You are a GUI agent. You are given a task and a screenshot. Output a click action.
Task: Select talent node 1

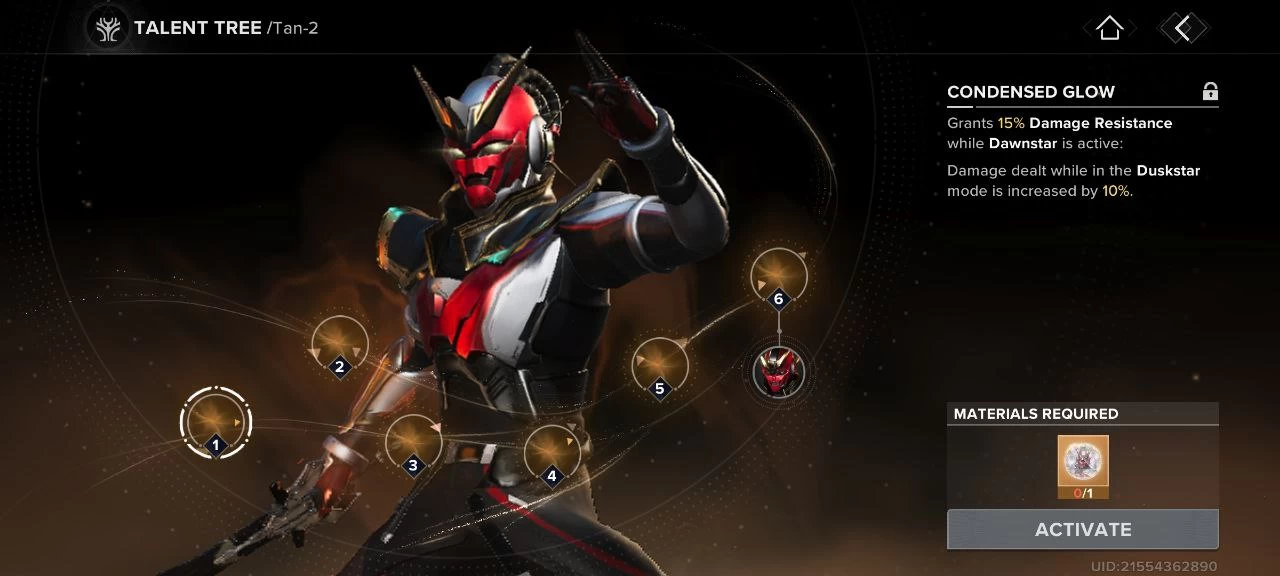tap(215, 421)
